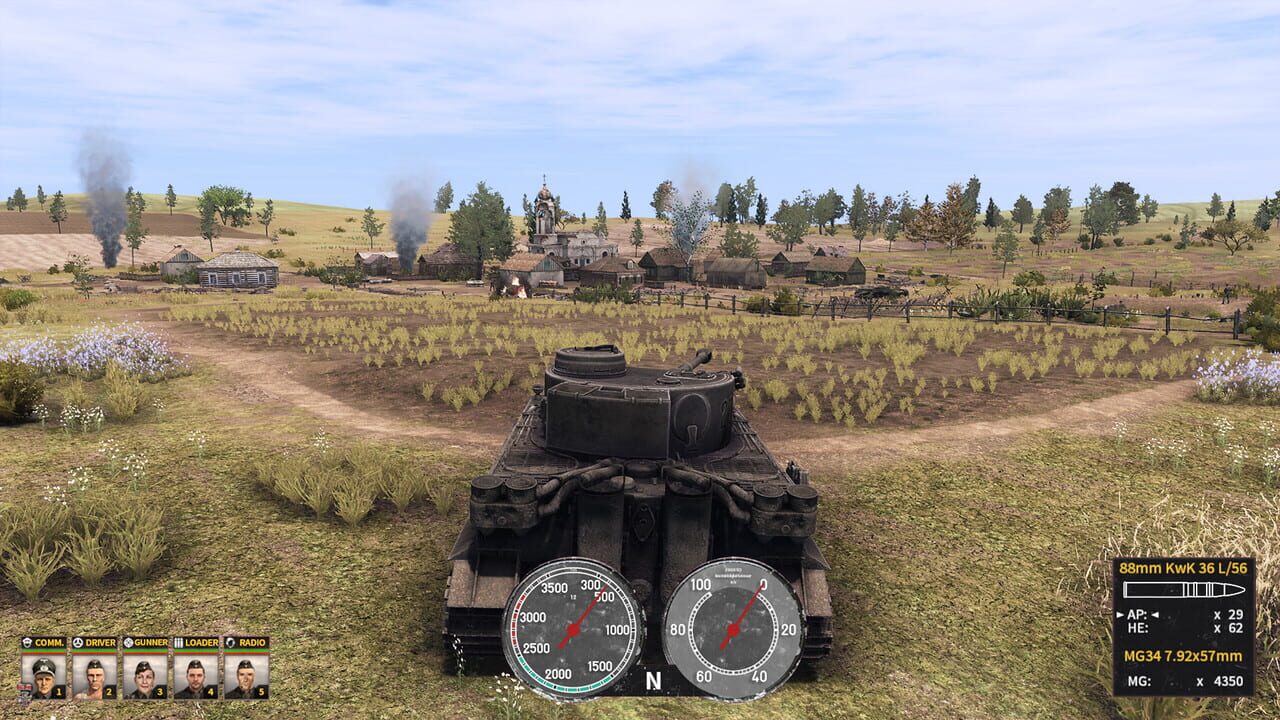Viewport: 1280px width, 720px height.
Task: Click the medal decoration beside the commander portrait
Action: (26, 690)
